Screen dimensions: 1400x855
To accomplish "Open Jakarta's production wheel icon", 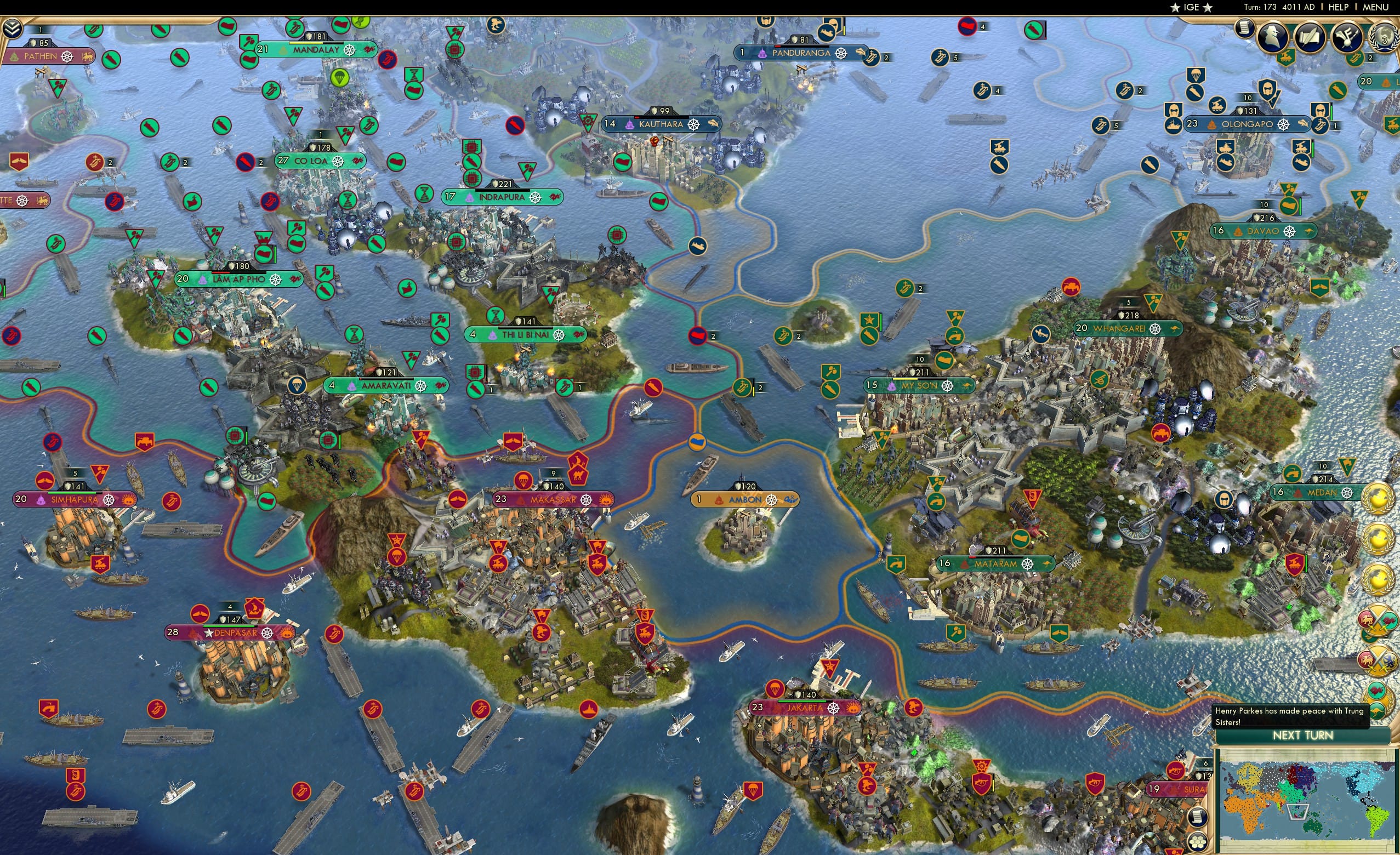I will pos(834,708).
